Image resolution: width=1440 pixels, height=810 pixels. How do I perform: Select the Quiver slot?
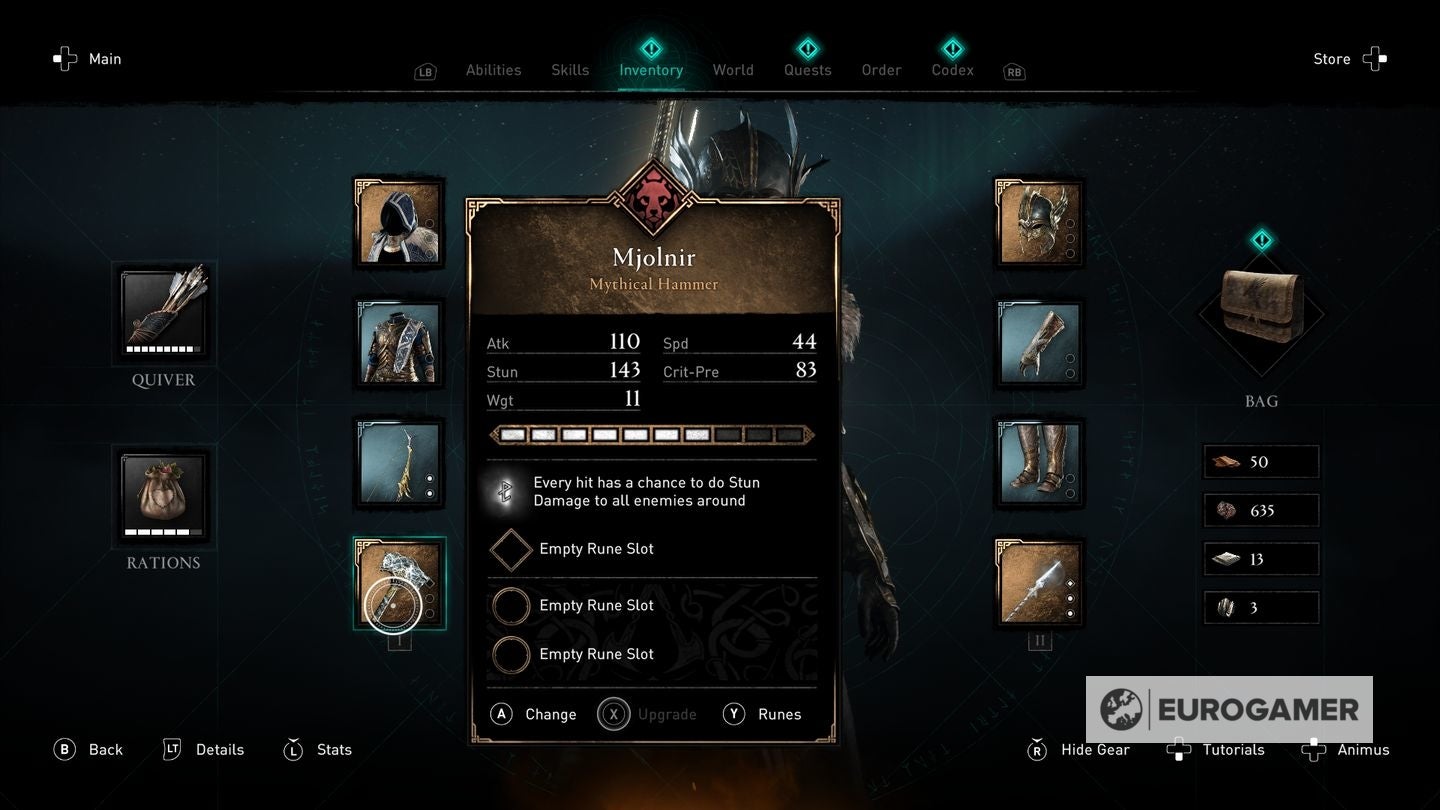pos(163,313)
